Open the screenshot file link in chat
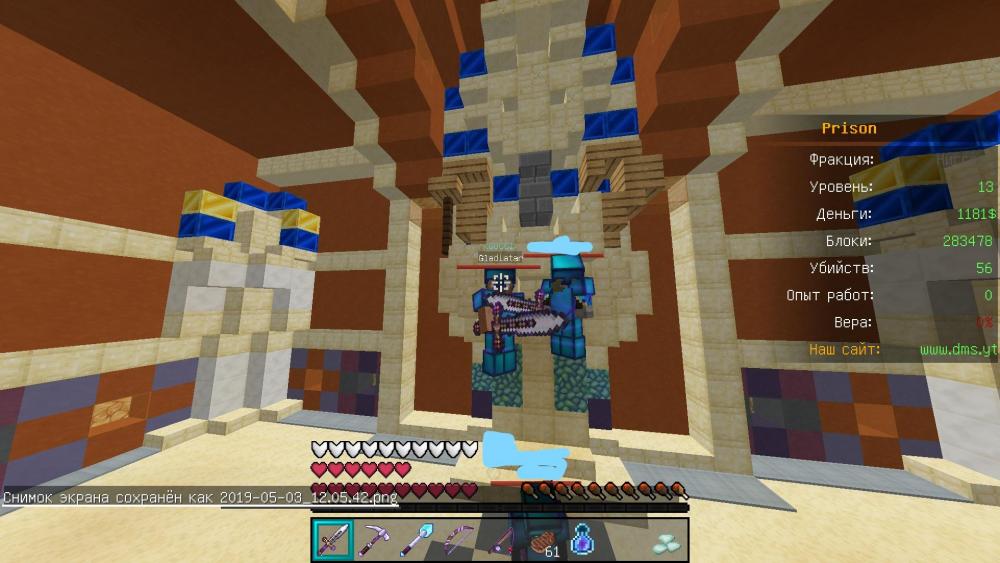 coord(309,497)
